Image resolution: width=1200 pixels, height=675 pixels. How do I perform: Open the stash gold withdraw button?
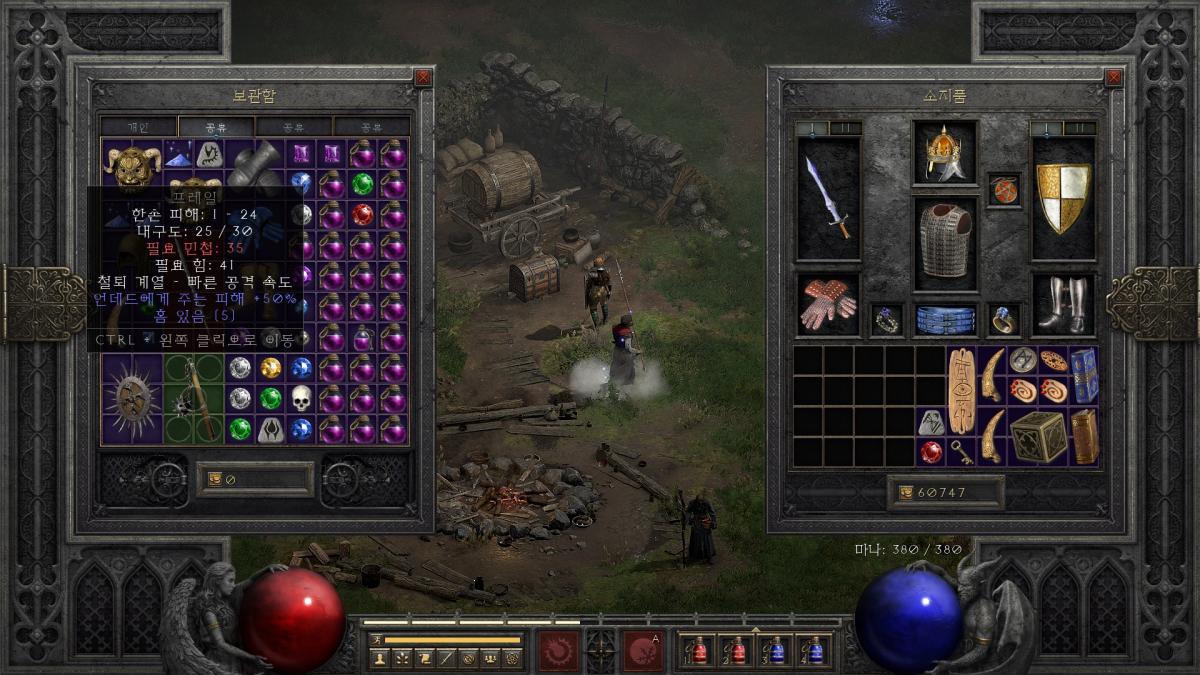(x=214, y=479)
